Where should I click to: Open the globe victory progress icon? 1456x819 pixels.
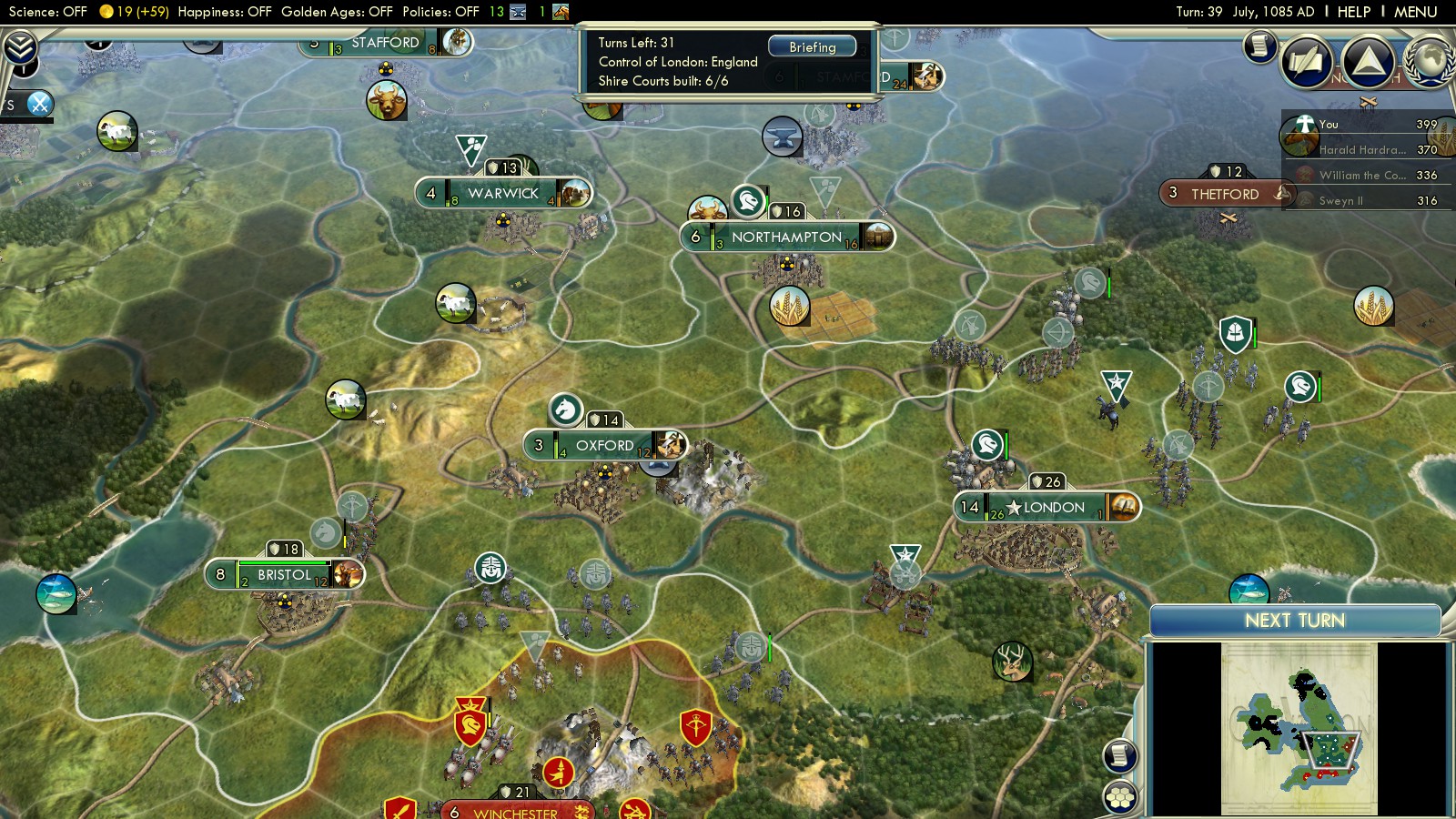(x=1430, y=61)
